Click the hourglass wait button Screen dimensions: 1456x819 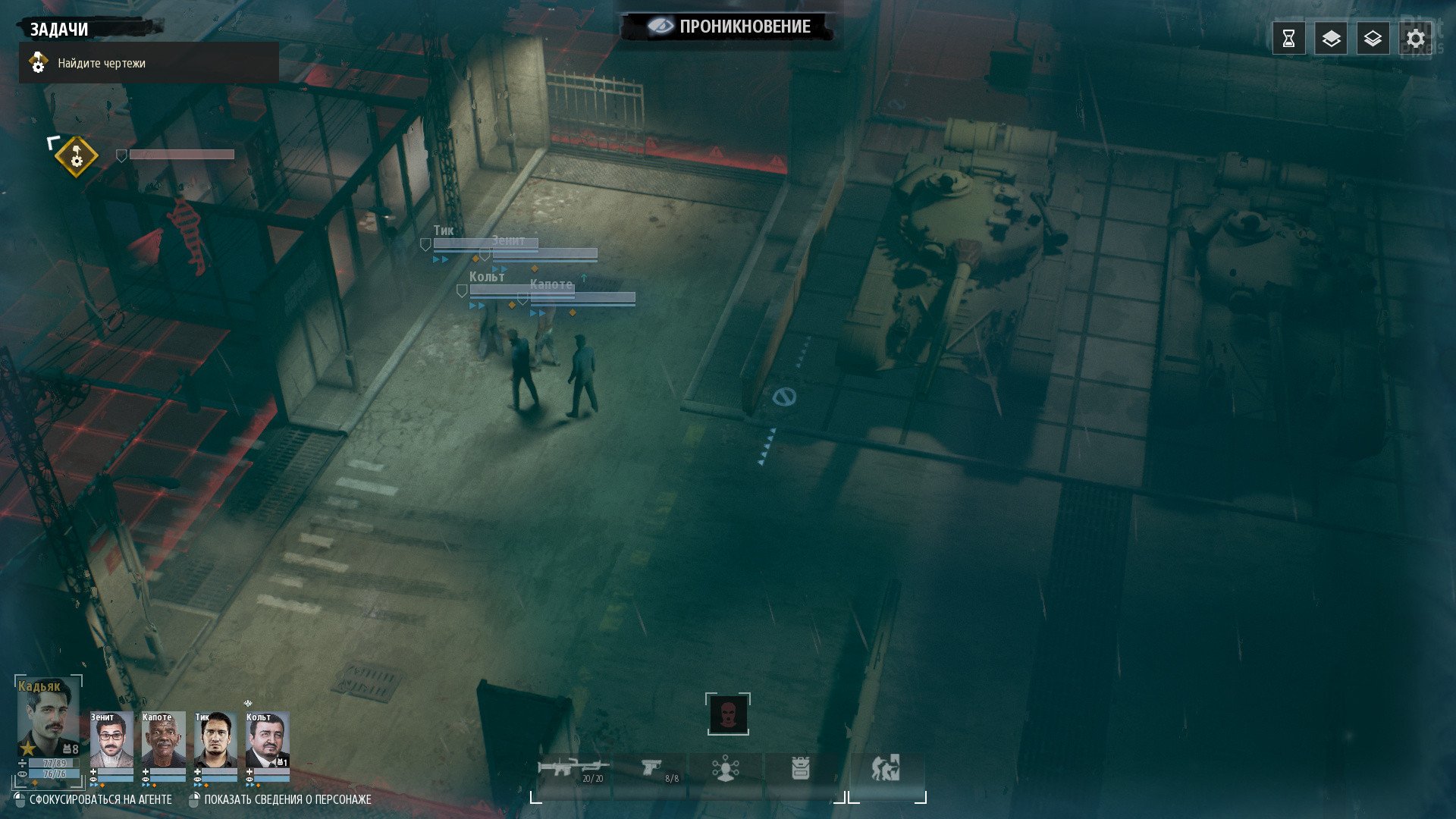point(1288,39)
